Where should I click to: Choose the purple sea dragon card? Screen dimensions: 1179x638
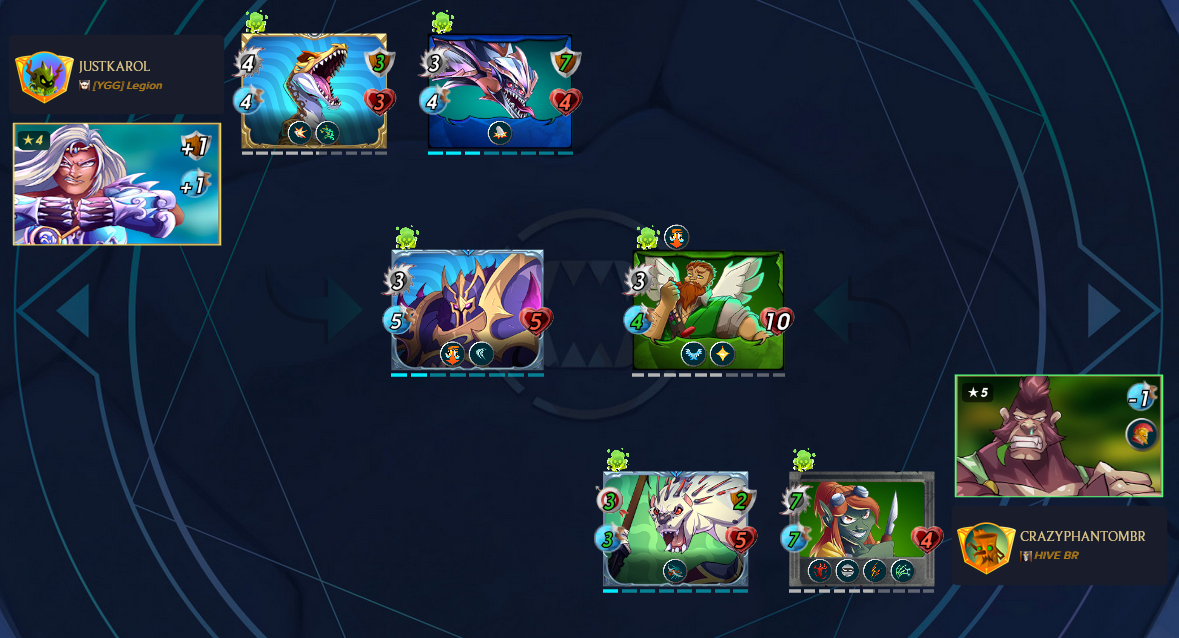pos(499,91)
